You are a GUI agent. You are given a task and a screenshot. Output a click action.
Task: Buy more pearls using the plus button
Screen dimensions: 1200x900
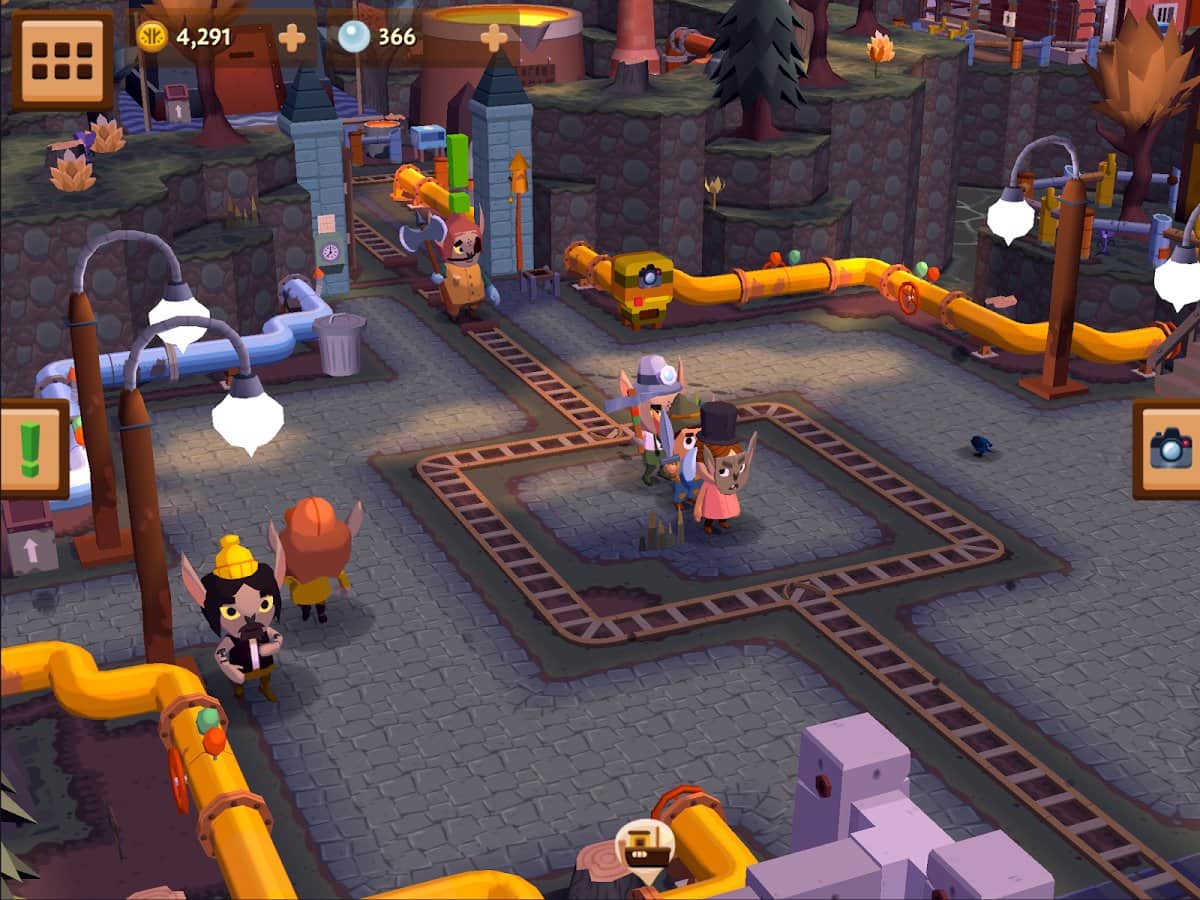coord(494,38)
